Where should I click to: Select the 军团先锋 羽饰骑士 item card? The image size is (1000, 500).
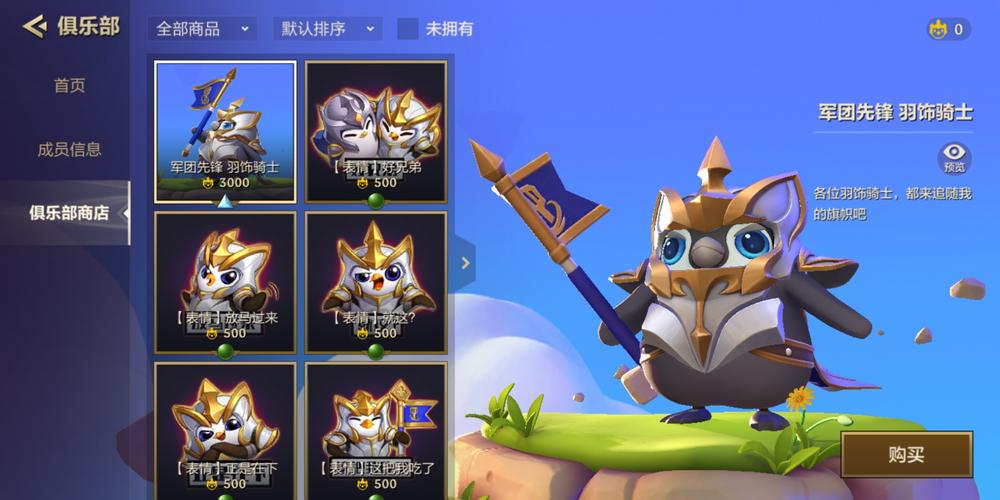pyautogui.click(x=225, y=131)
